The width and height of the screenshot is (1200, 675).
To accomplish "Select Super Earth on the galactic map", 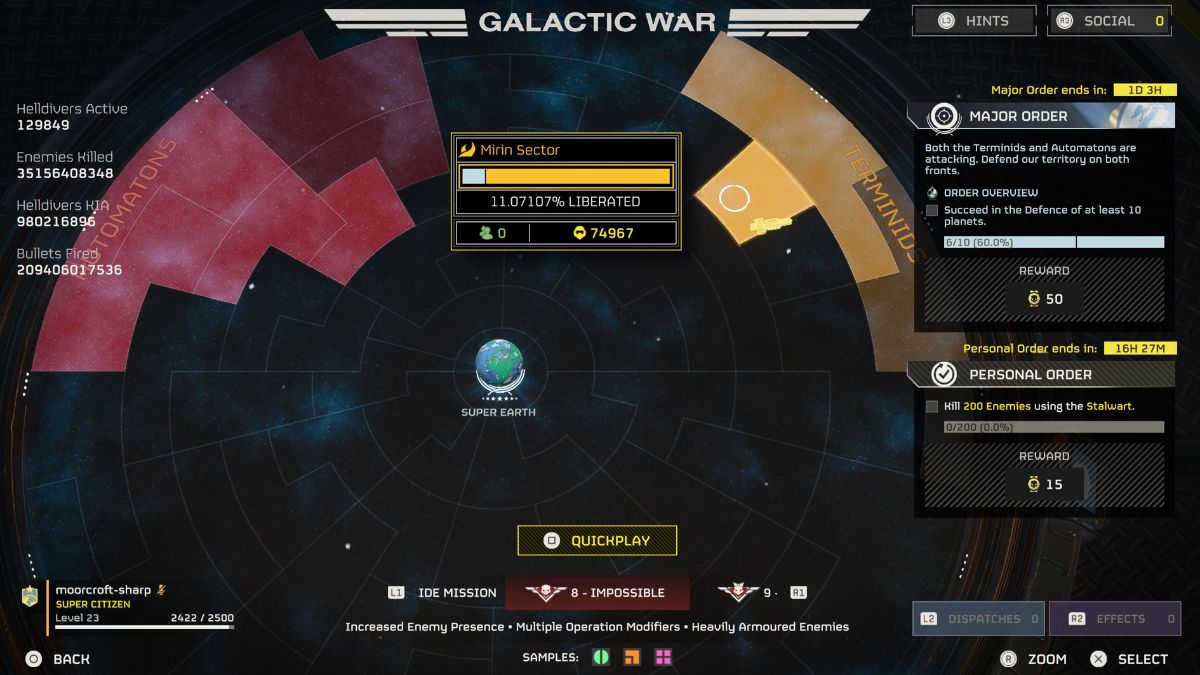I will click(x=497, y=367).
